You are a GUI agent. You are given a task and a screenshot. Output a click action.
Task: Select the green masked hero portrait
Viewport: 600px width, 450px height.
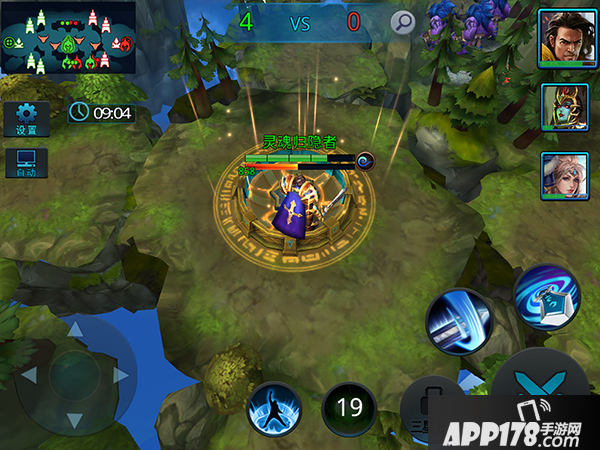click(559, 108)
